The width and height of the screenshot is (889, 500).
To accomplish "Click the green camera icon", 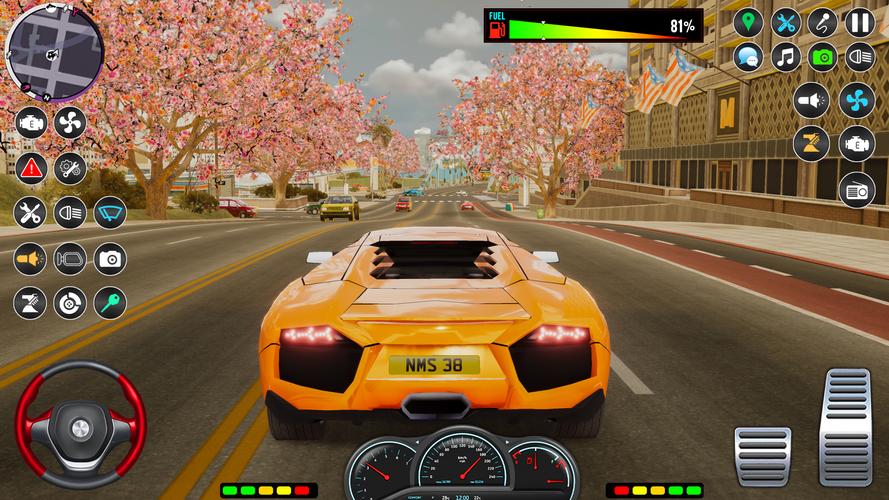I will pyautogui.click(x=823, y=57).
